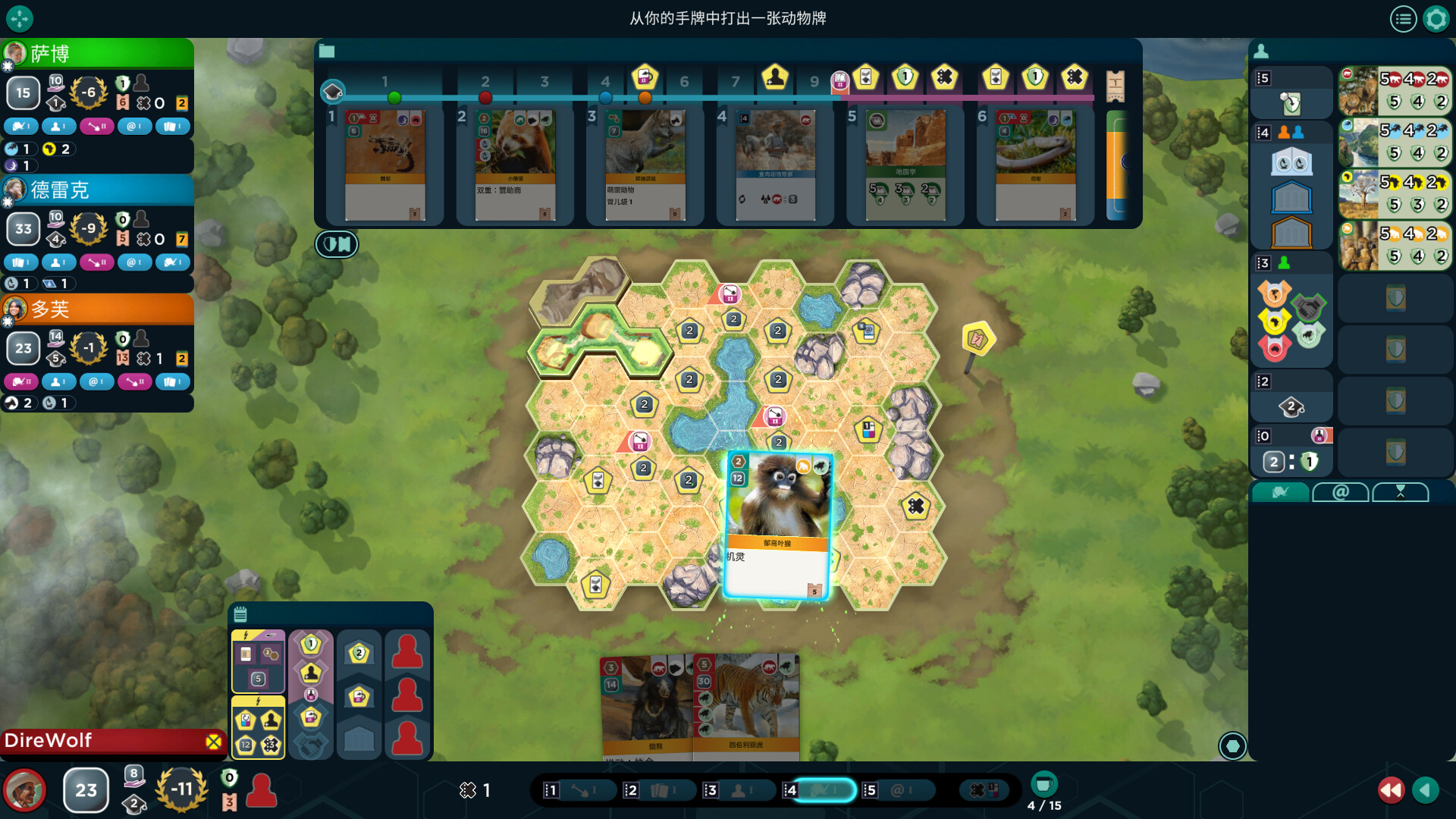Click the X-token action button

click(984, 790)
